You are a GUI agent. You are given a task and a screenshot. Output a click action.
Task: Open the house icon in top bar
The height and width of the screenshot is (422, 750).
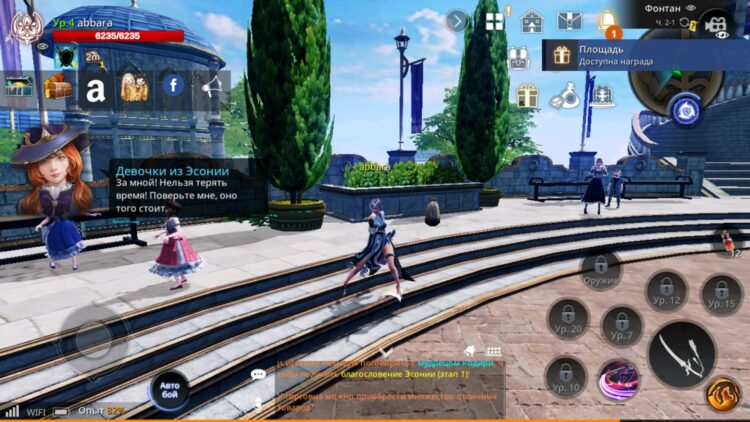point(532,21)
